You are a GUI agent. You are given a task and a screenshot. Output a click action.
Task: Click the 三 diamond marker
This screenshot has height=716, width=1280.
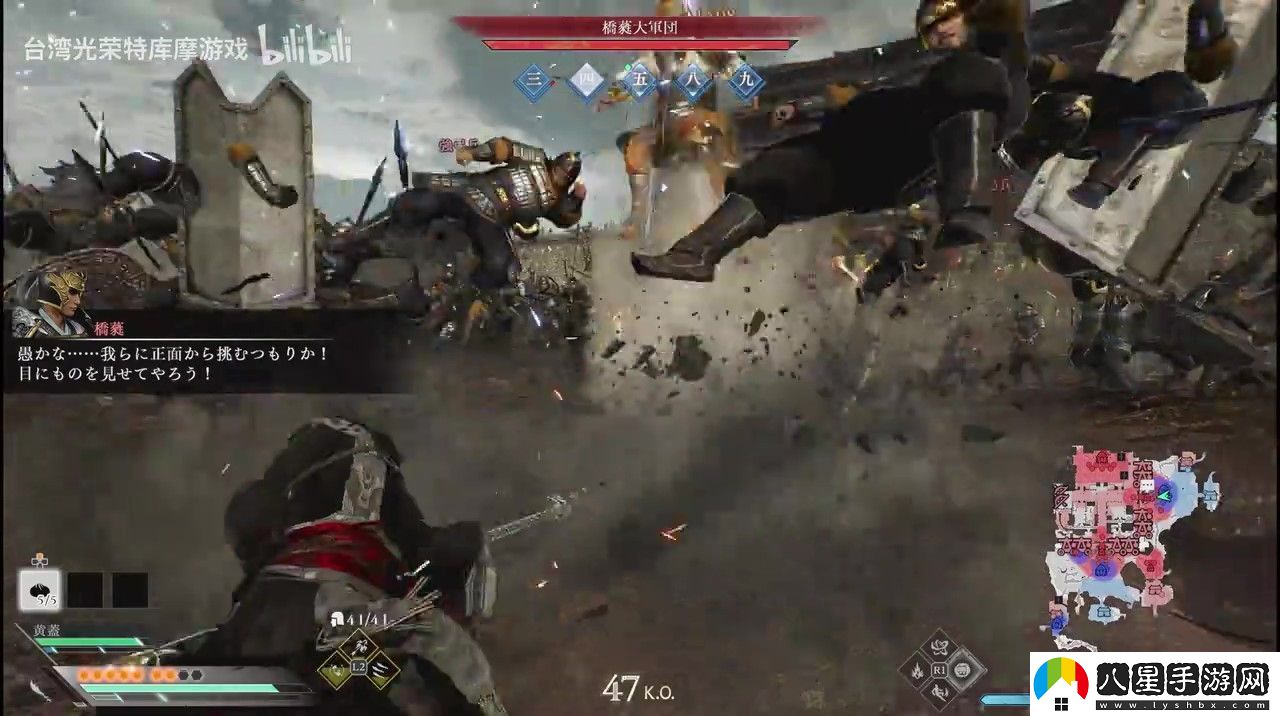[535, 83]
